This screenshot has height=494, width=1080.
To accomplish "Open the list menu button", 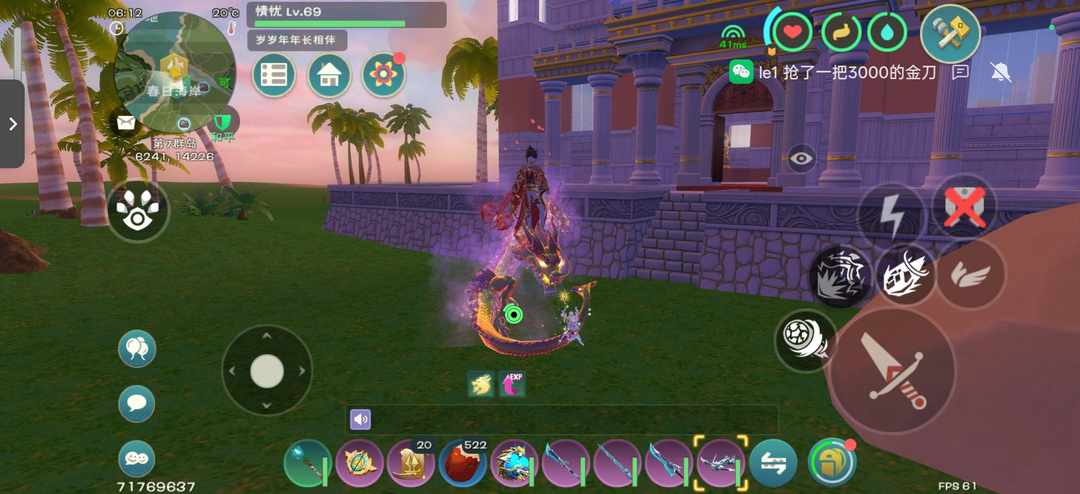I will point(273,76).
